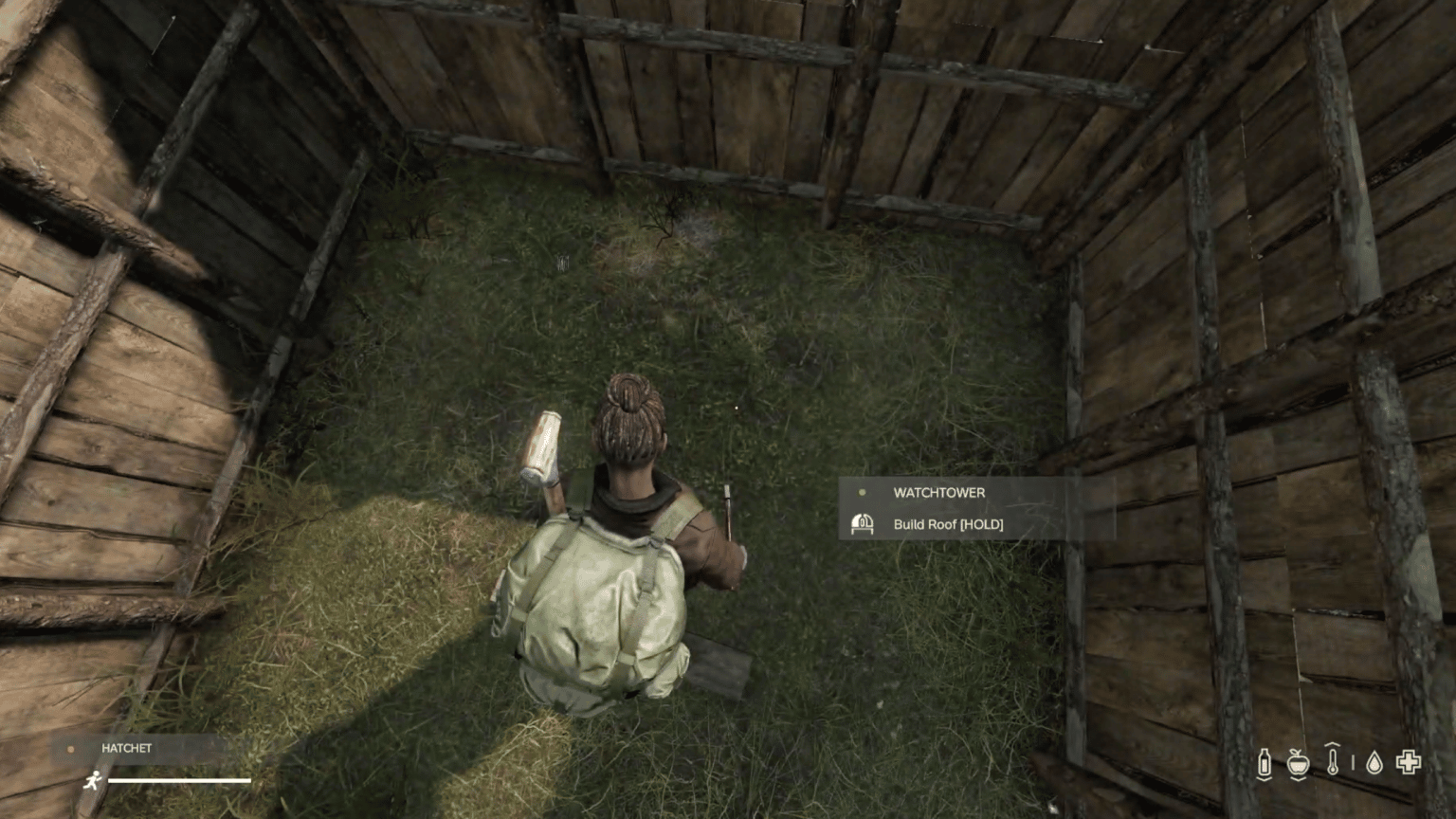The width and height of the screenshot is (1456, 819).
Task: Click the running figure stamina icon
Action: click(93, 780)
